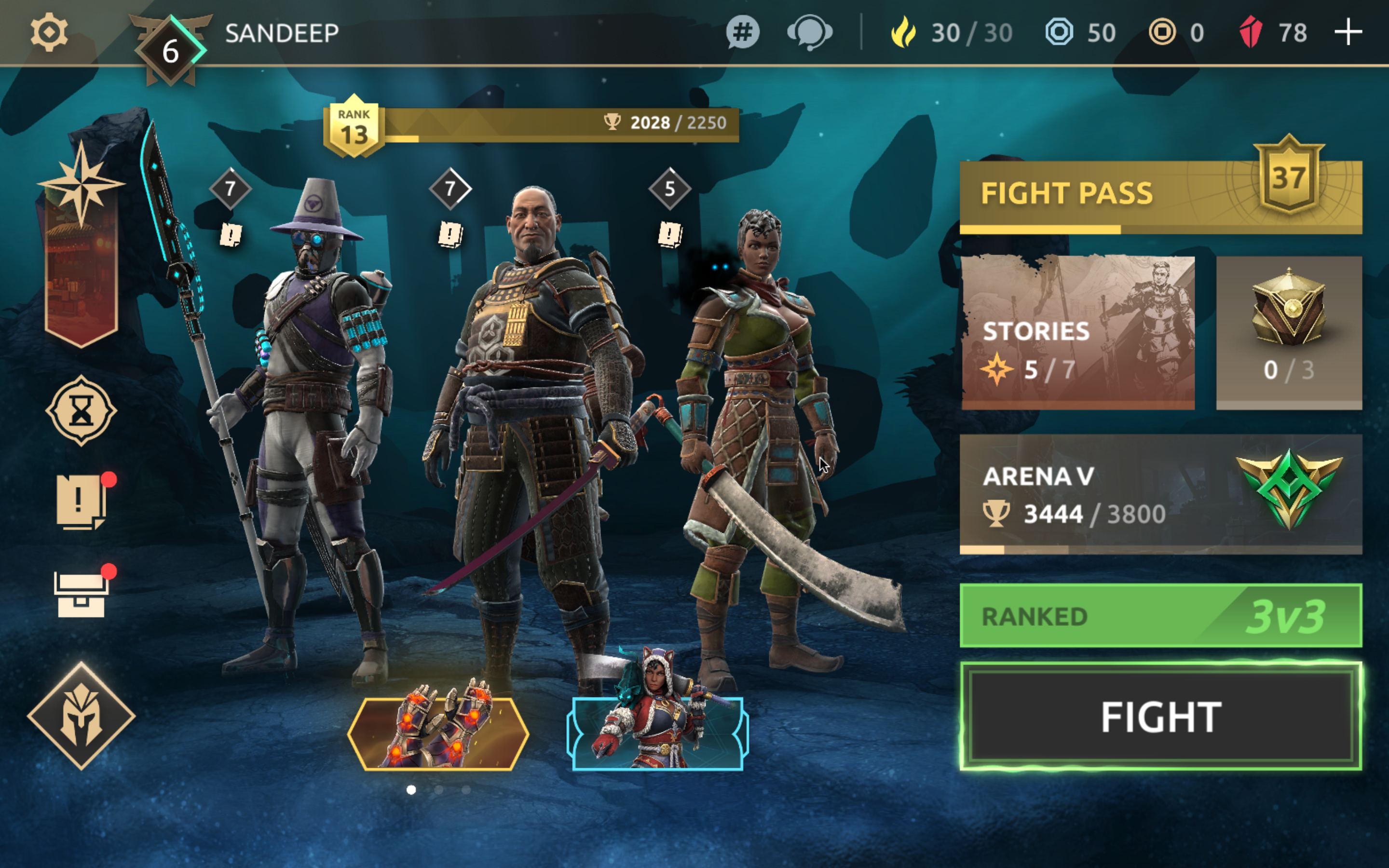Viewport: 1389px width, 868px height.
Task: Open the Arena V panel
Action: [x=1159, y=494]
